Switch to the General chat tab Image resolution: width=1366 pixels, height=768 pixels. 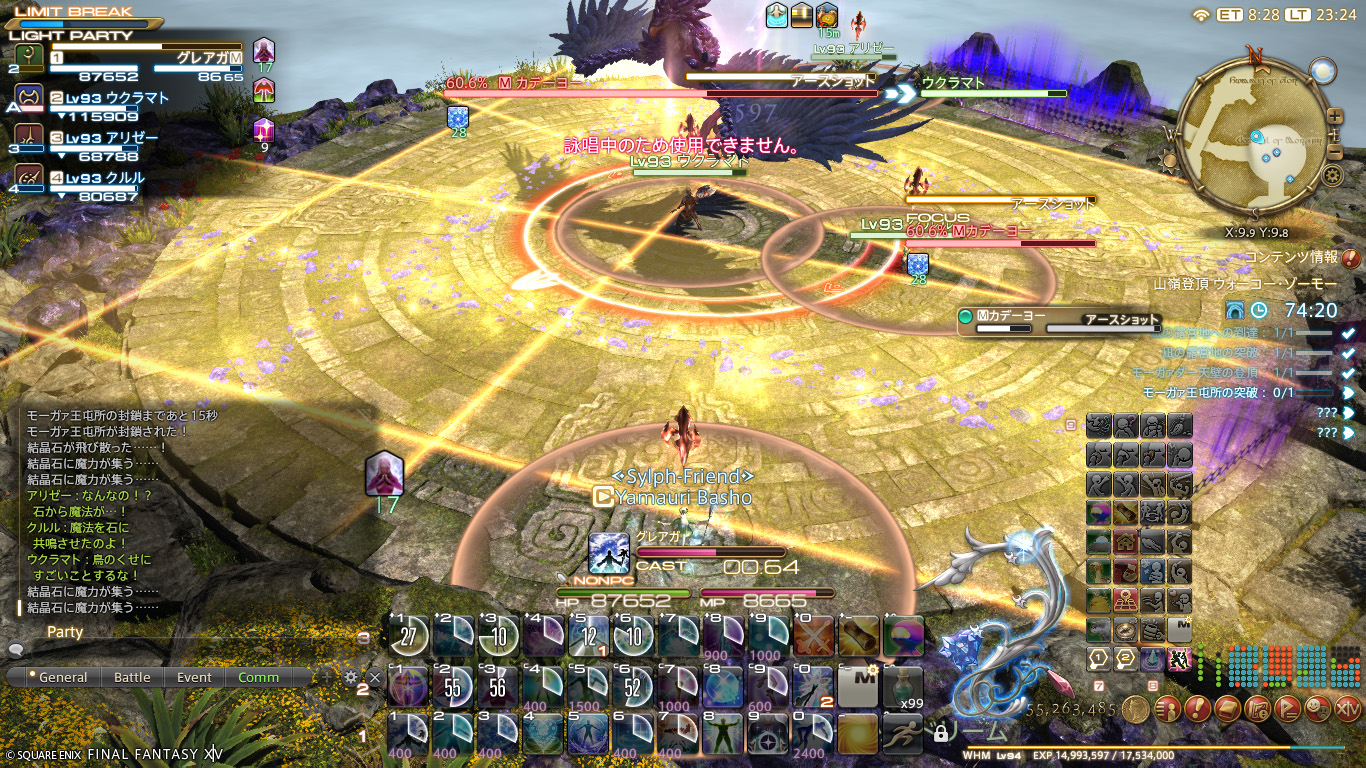[x=58, y=677]
